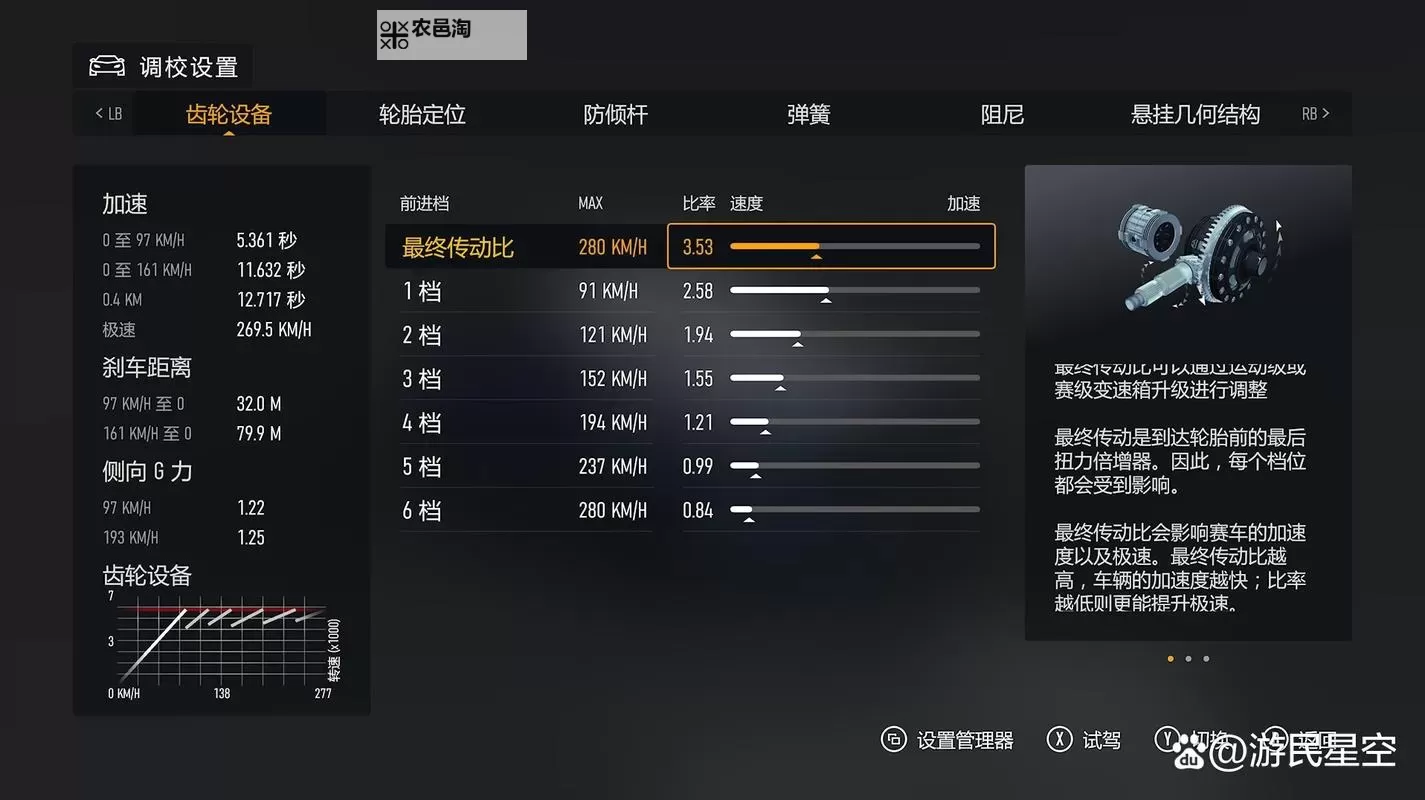Click the RB right arrow to go to next tab
Viewport: 1425px width, 800px height.
point(1314,113)
